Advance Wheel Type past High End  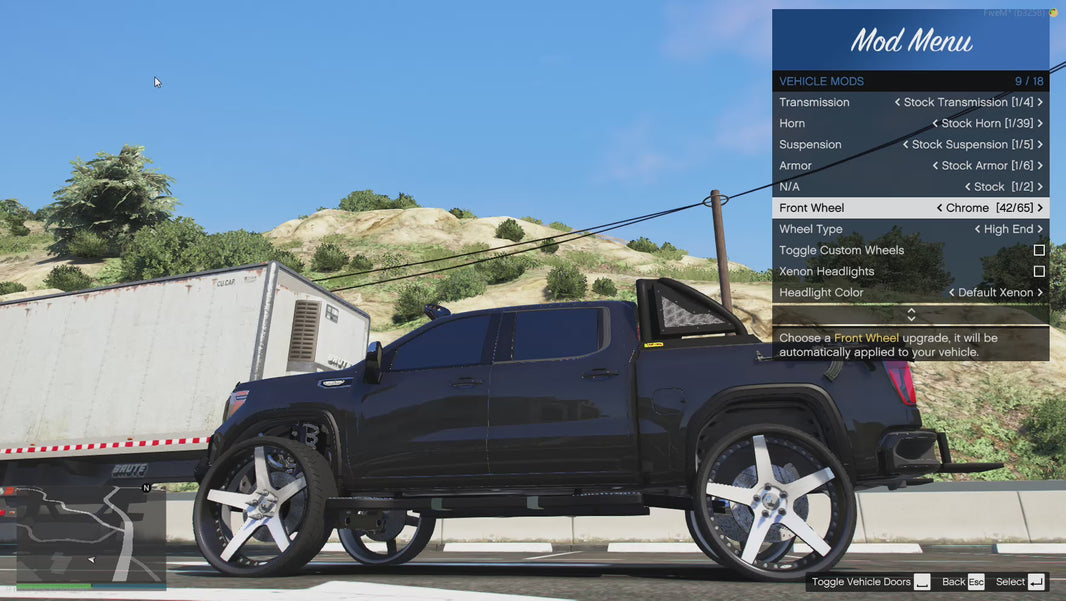click(1040, 229)
